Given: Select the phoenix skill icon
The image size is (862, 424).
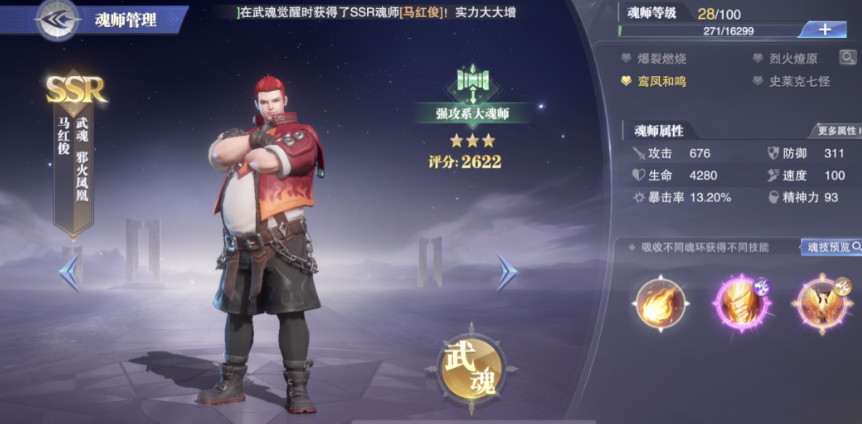Looking at the screenshot, I should [x=820, y=304].
